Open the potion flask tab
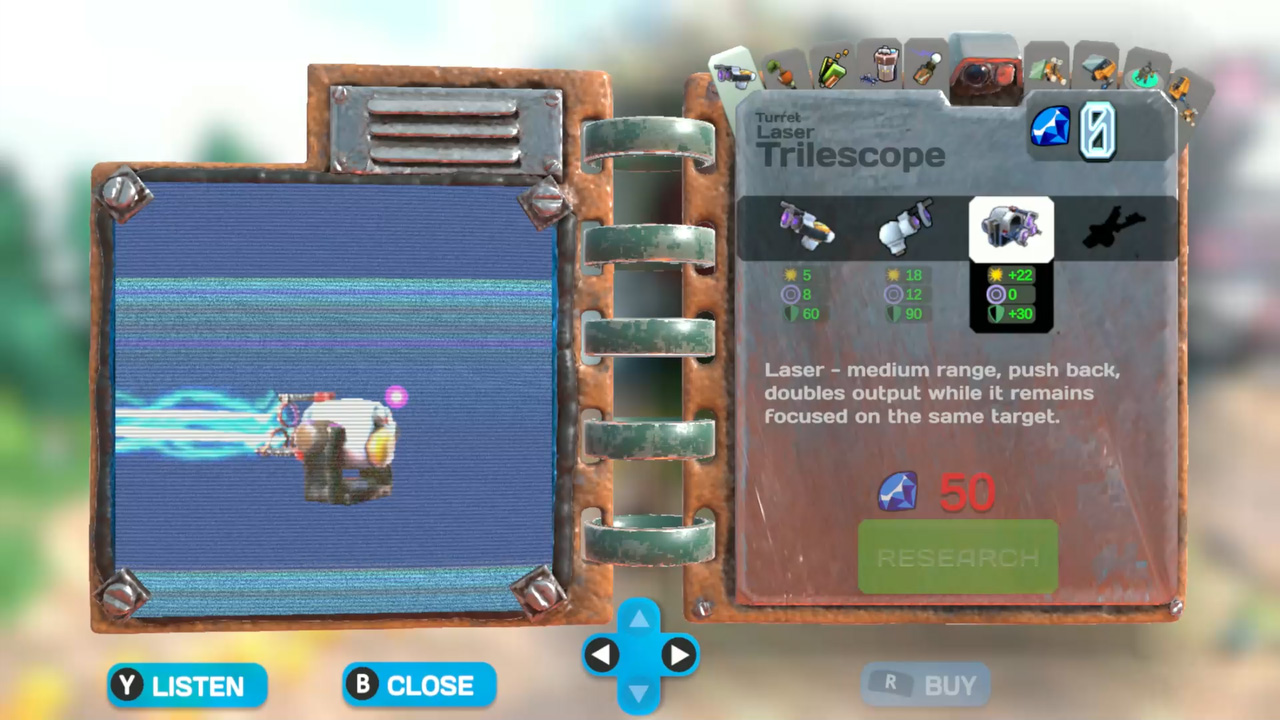Viewport: 1280px width, 720px height. (x=925, y=70)
